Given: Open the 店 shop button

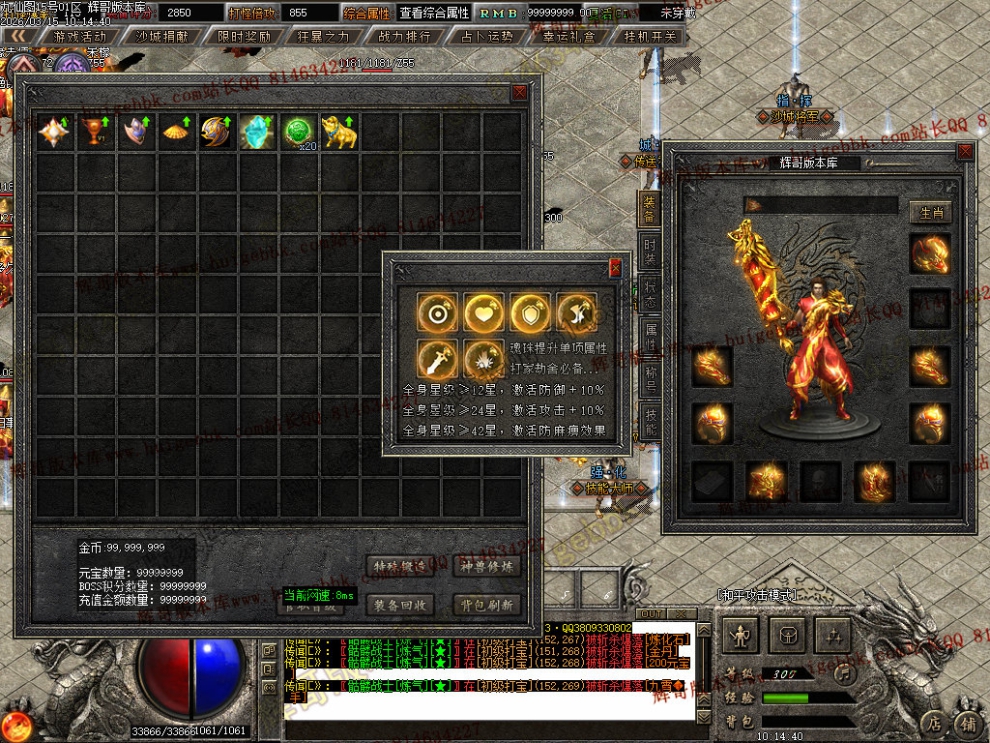Looking at the screenshot, I should tap(933, 720).
